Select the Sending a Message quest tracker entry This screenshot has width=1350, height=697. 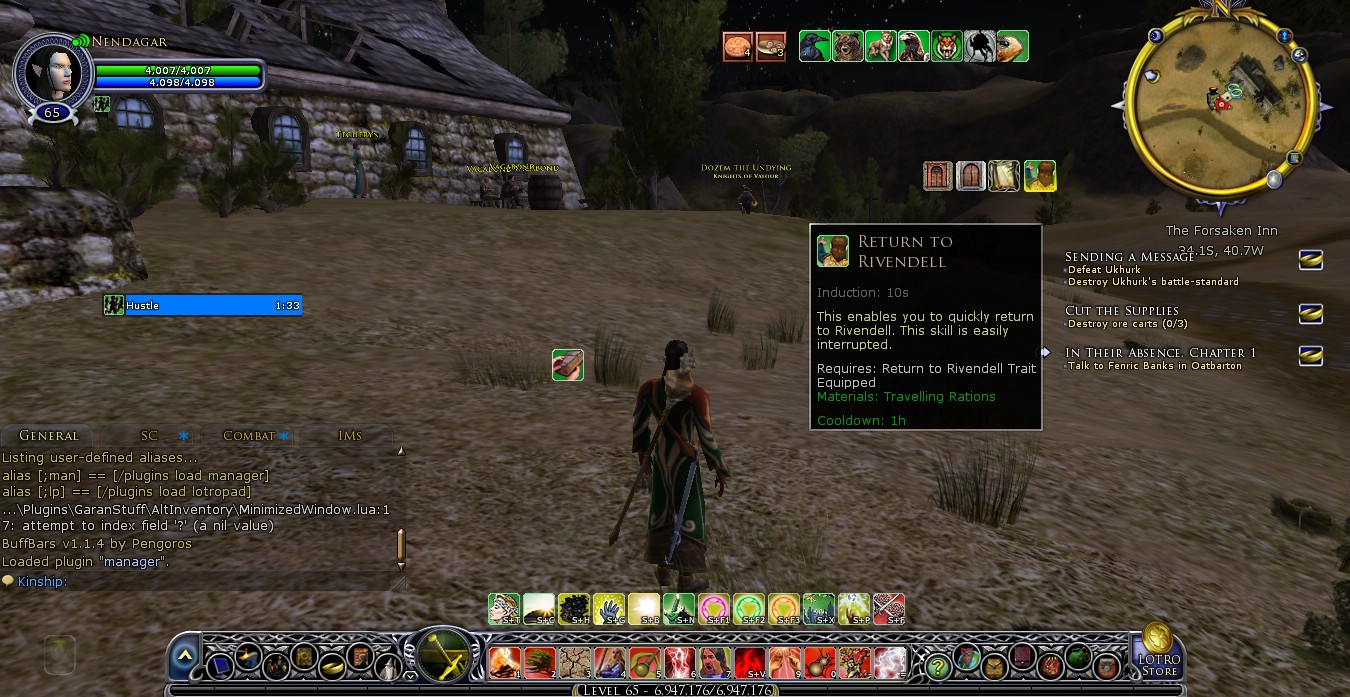click(x=1129, y=257)
